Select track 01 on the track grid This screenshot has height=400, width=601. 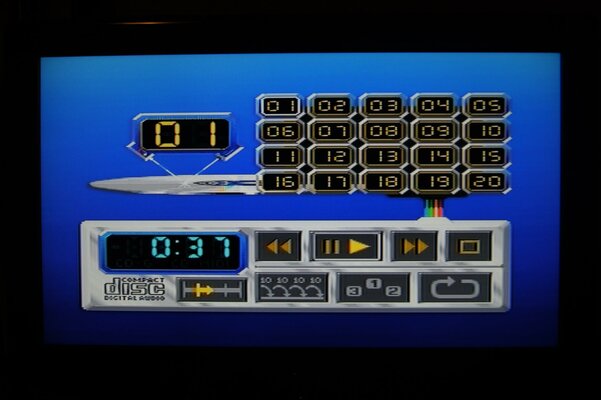pyautogui.click(x=279, y=106)
